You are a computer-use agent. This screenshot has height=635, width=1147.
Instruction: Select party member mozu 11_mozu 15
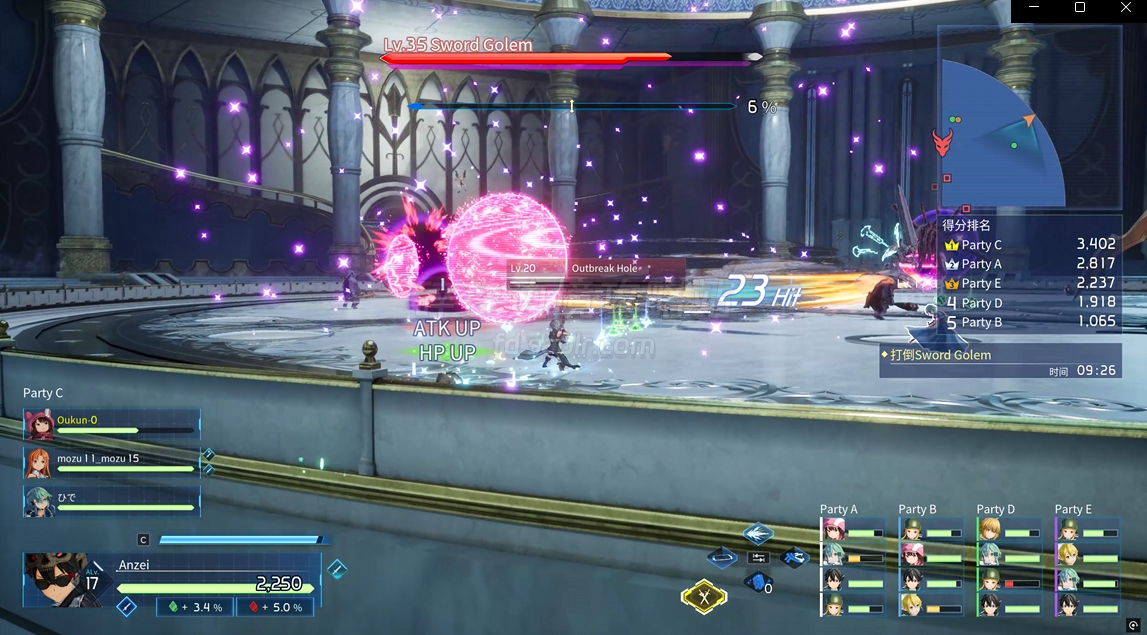tap(112, 463)
